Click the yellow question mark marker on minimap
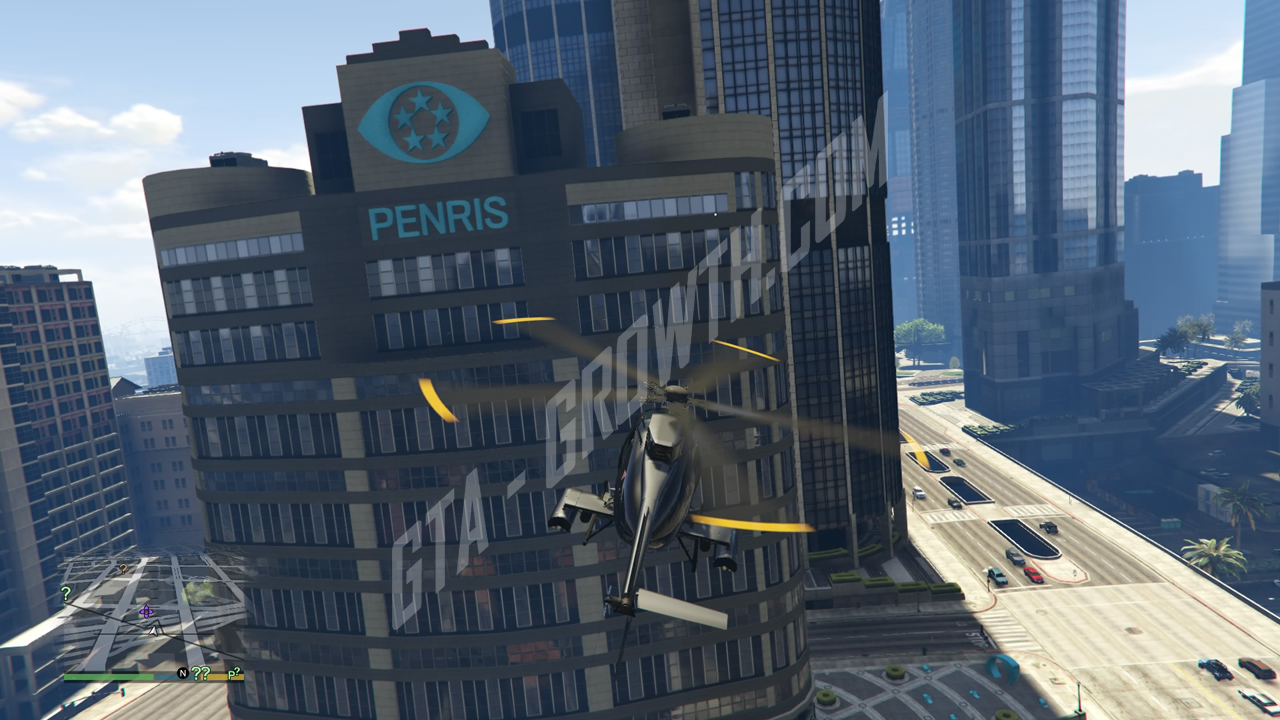 pyautogui.click(x=123, y=569)
